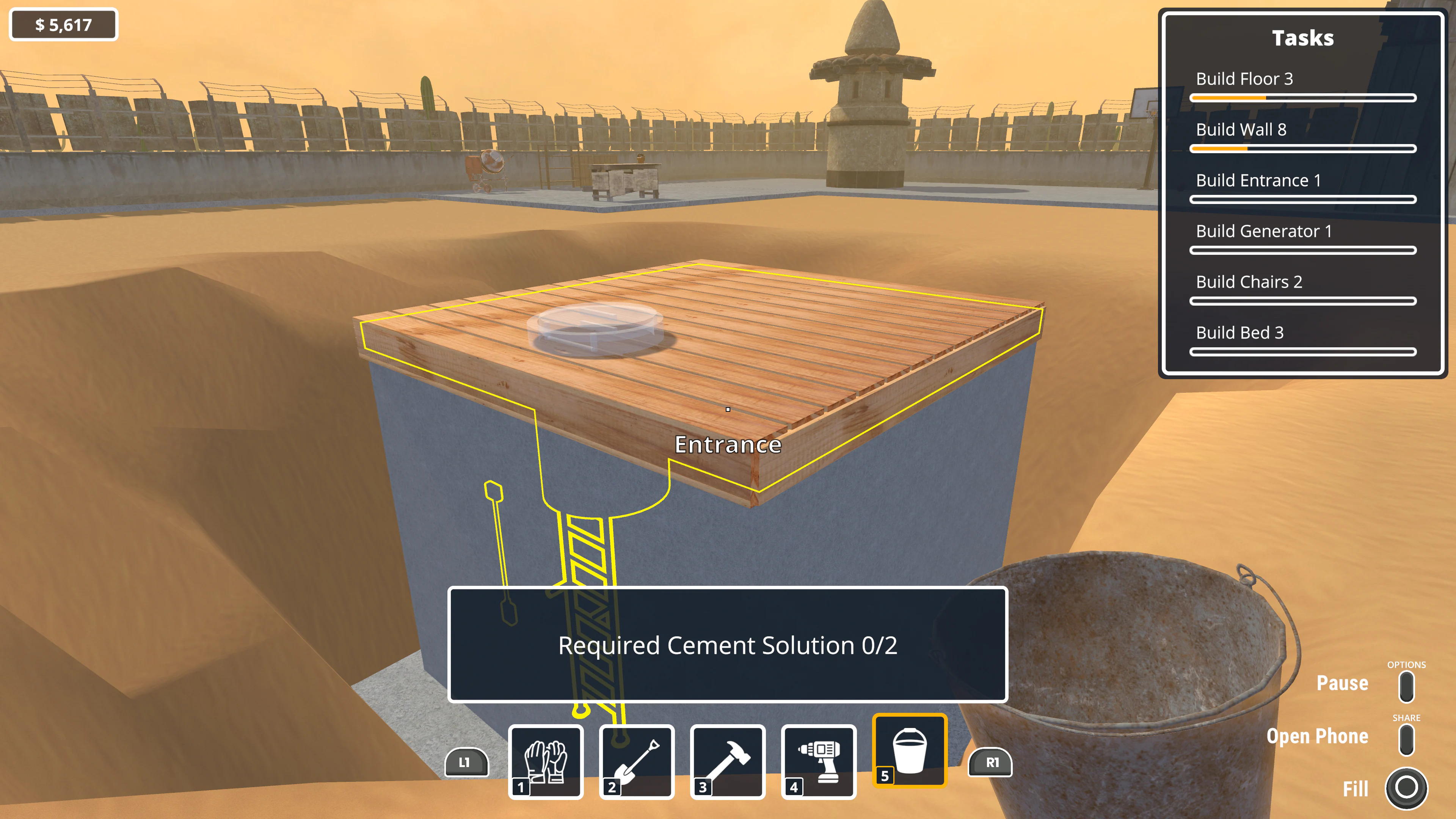Select the Drill tool in slot 4

tap(819, 763)
